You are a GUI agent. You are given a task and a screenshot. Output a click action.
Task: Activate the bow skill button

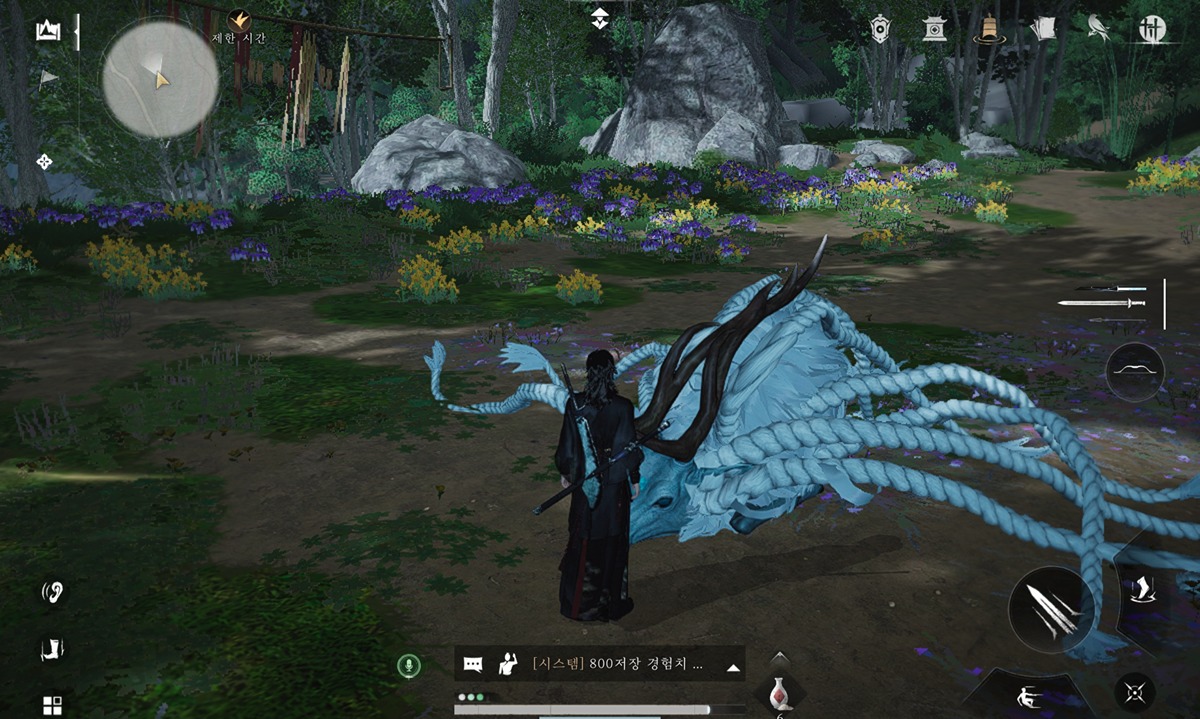[1135, 372]
